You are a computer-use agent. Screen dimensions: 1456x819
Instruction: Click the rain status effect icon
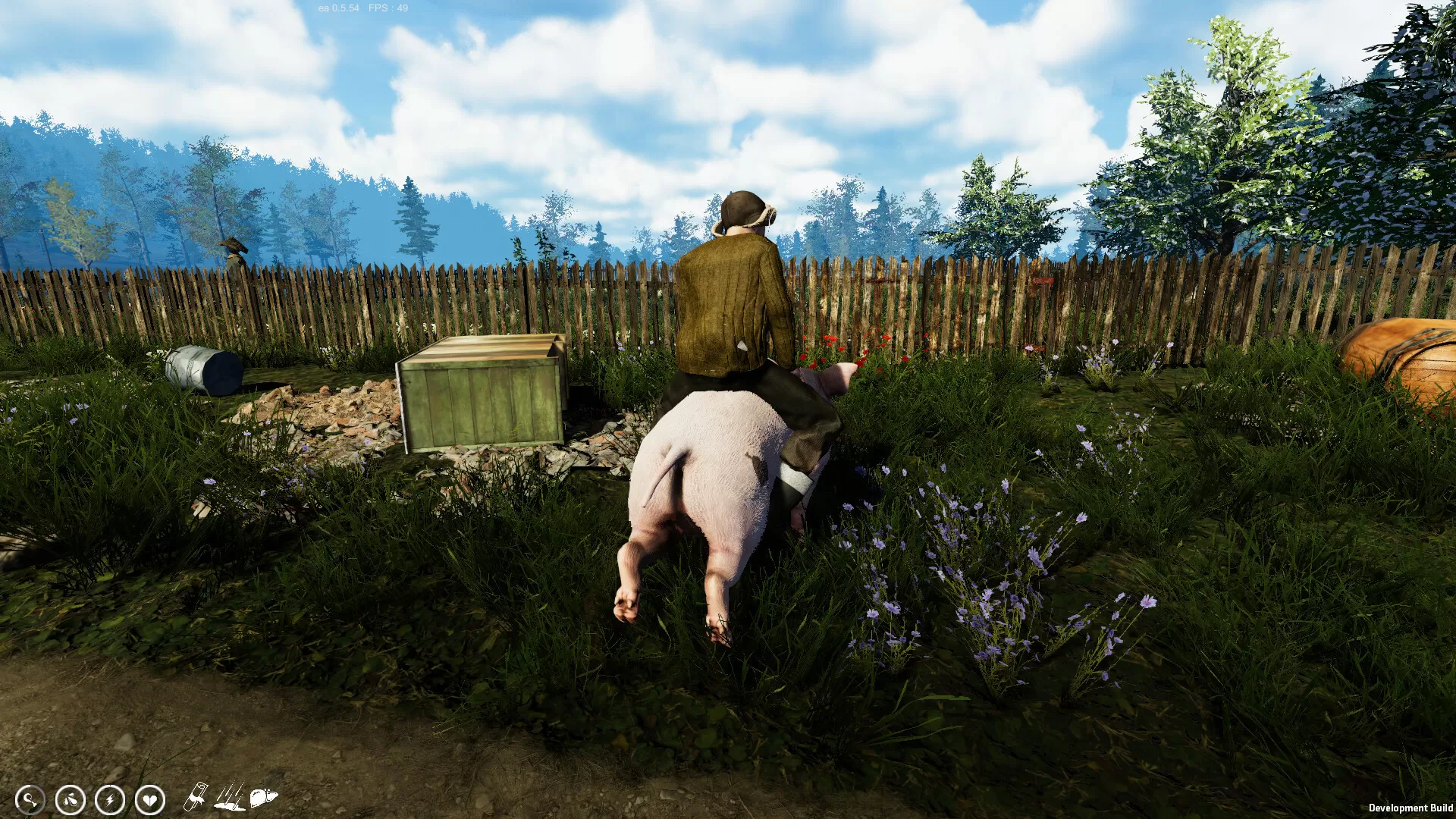(230, 796)
